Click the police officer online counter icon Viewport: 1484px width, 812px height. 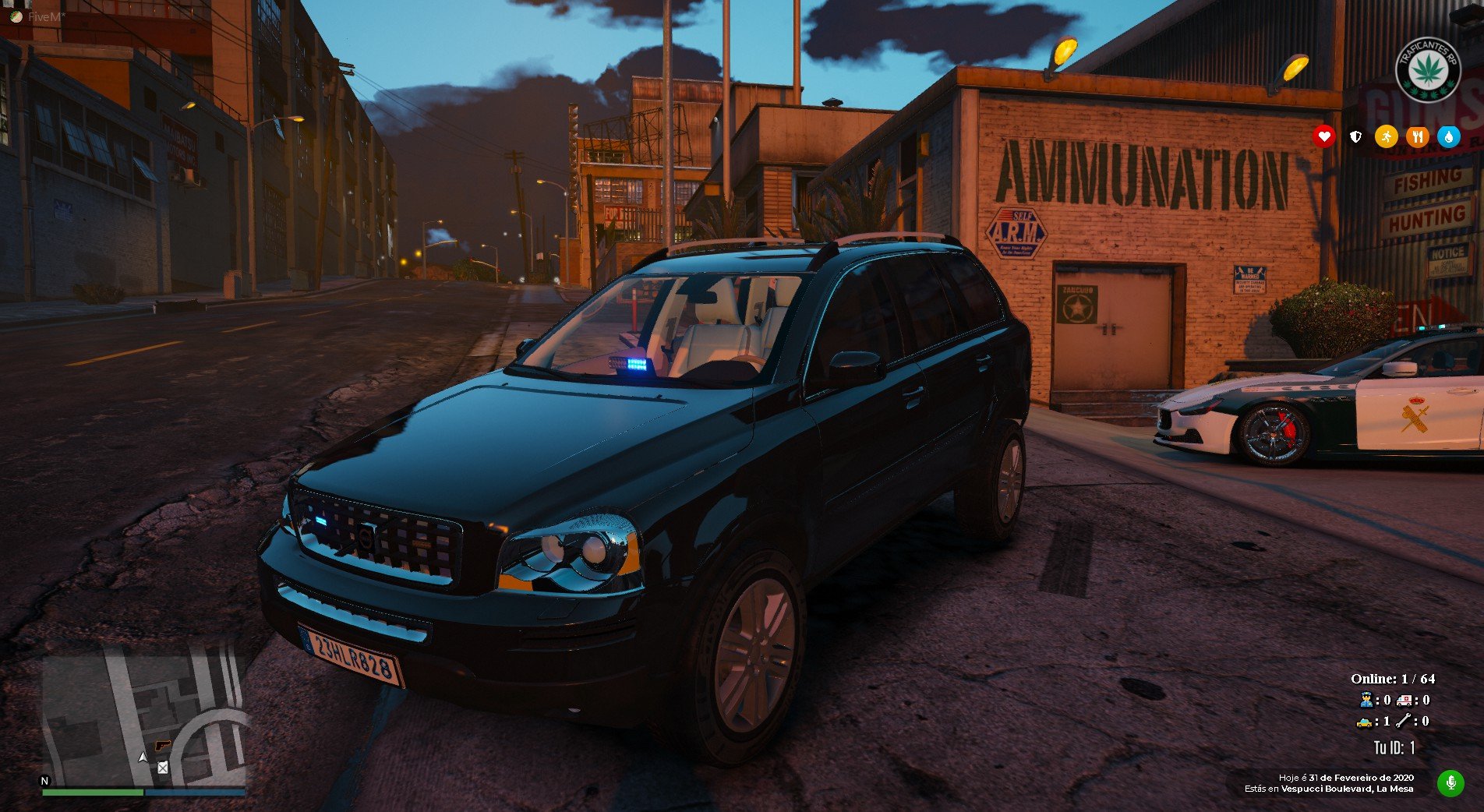[1365, 700]
